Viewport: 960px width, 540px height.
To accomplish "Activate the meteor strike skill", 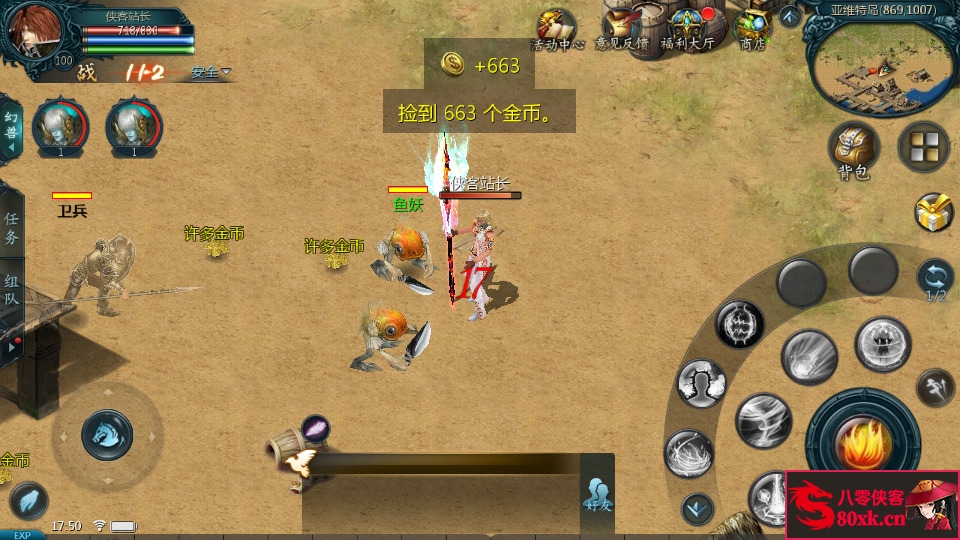I will click(x=809, y=356).
